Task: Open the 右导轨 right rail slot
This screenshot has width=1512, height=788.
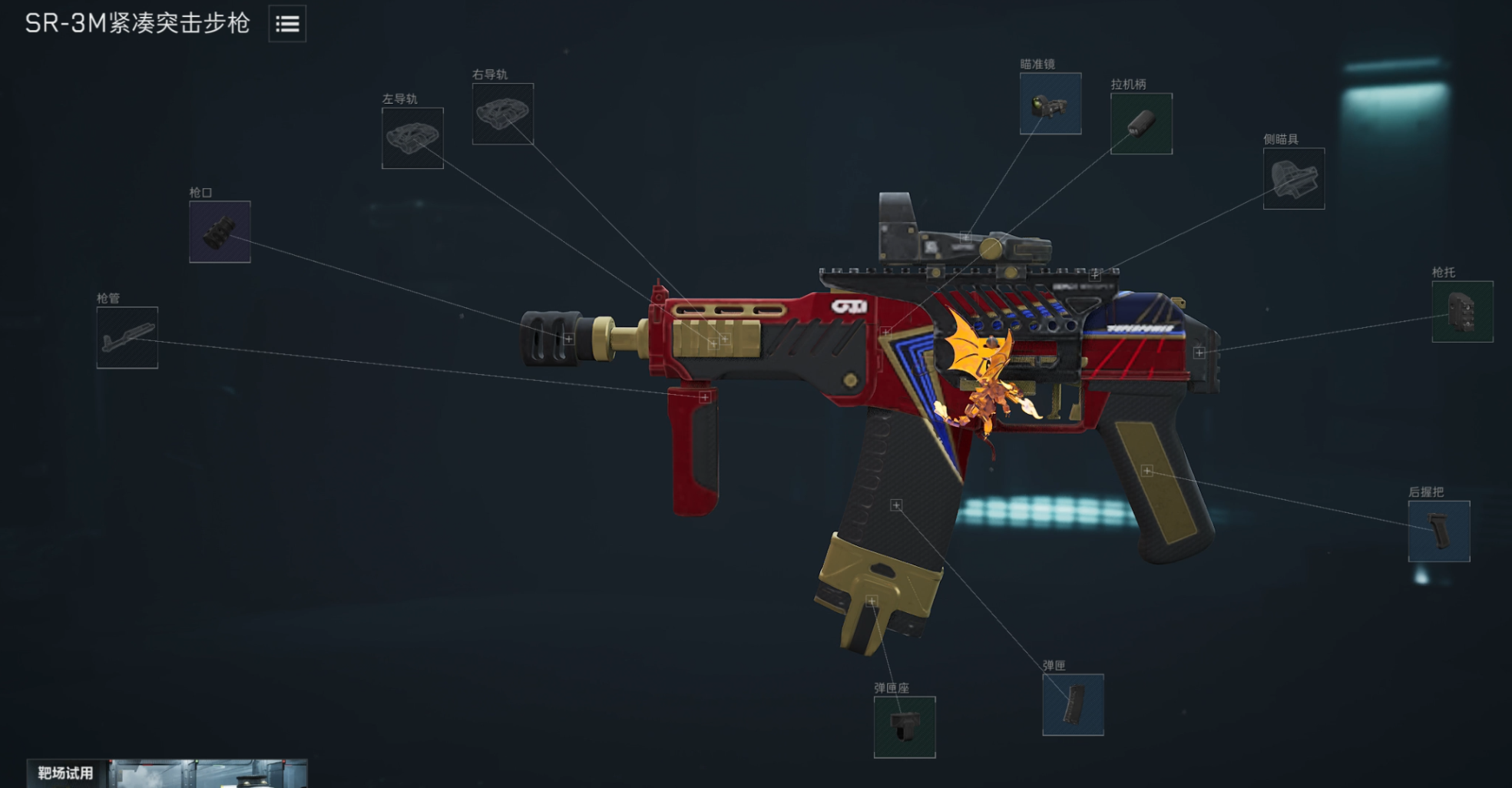Action: pos(503,114)
